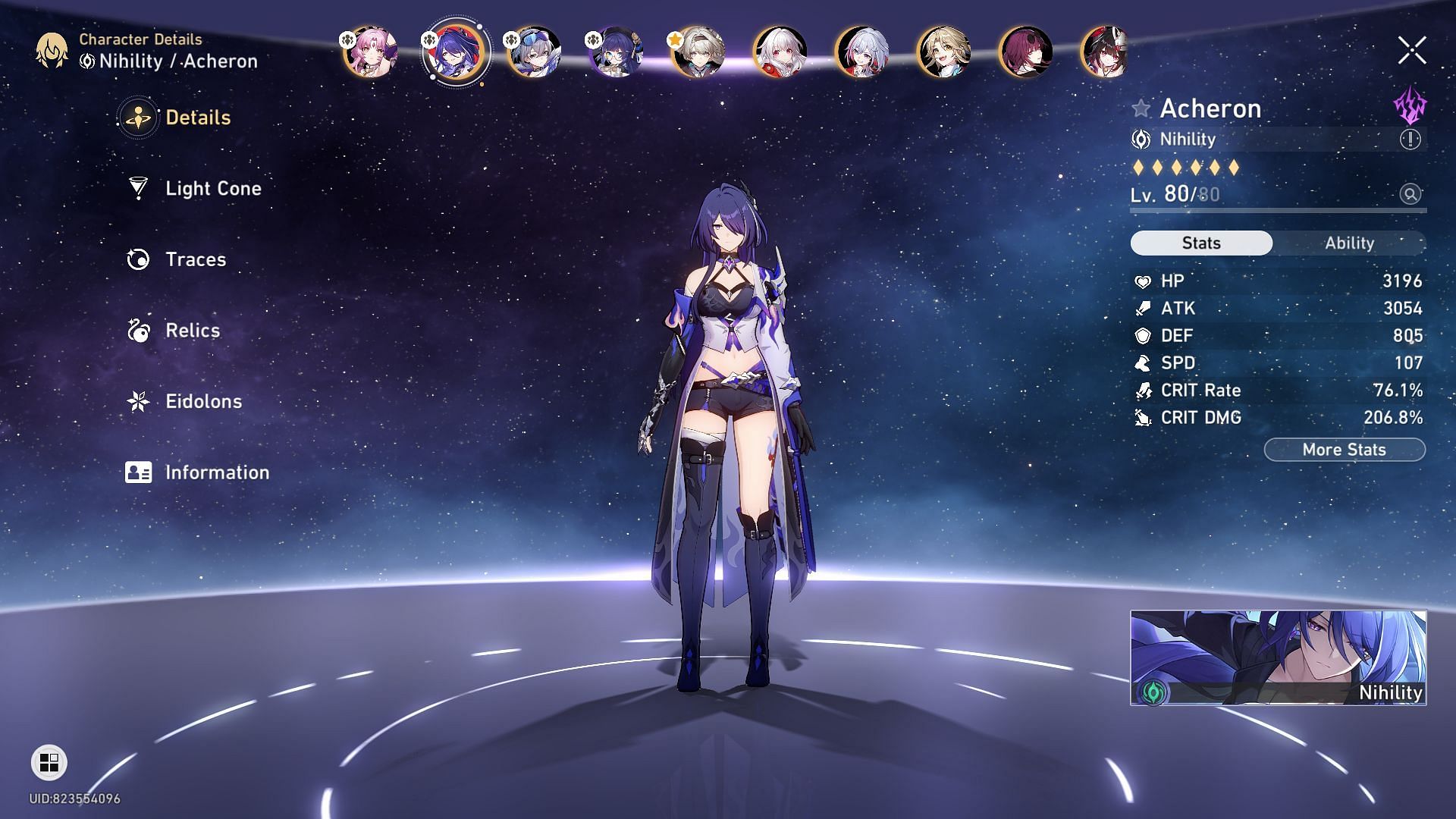Image resolution: width=1456 pixels, height=819 pixels.
Task: Open the Relics section
Action: click(192, 331)
